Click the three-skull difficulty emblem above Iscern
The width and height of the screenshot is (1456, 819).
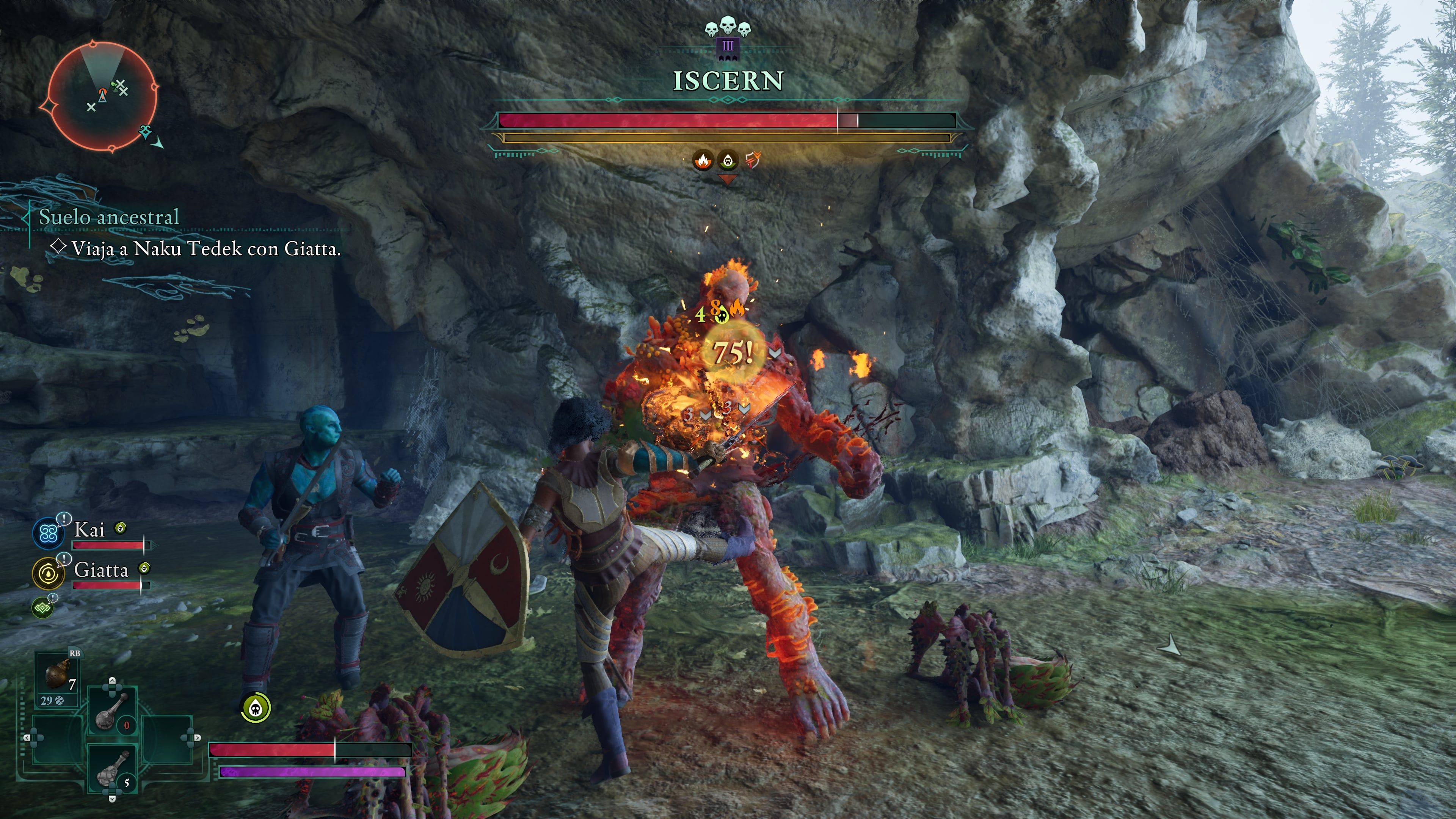pyautogui.click(x=728, y=28)
